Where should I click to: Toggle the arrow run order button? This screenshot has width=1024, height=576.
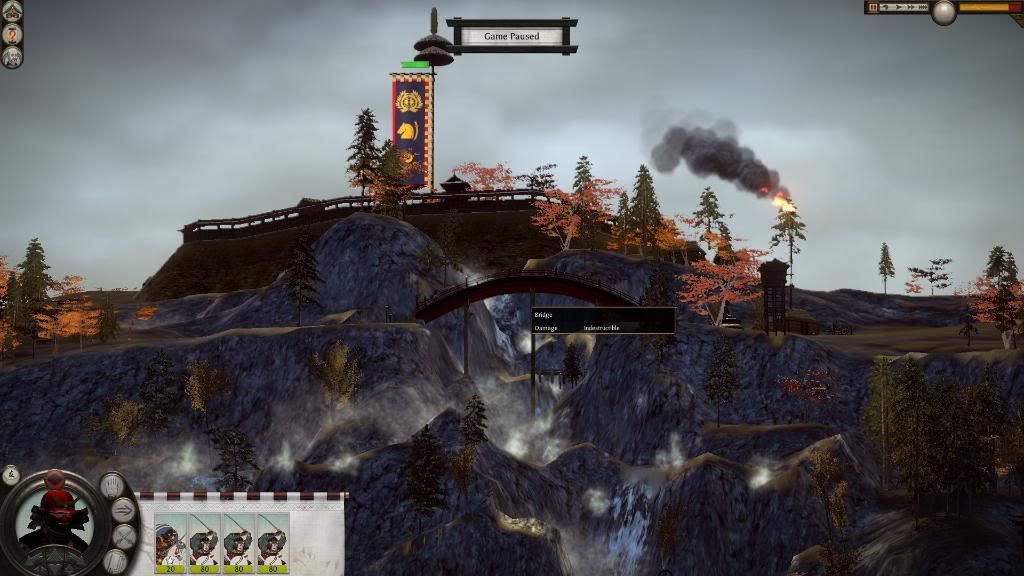click(124, 510)
